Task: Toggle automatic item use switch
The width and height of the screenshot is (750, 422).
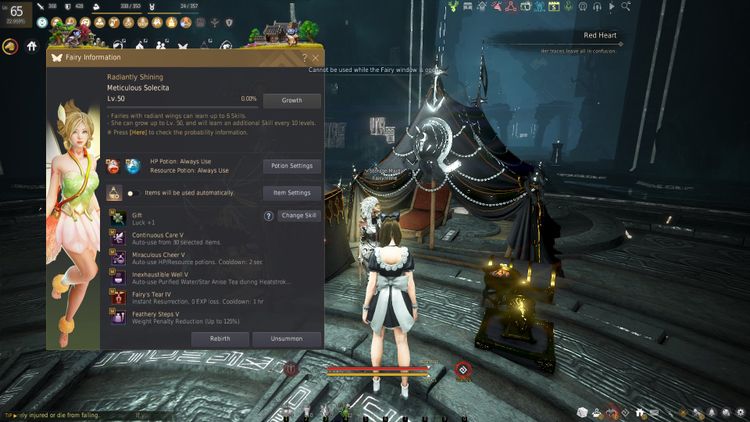Action: point(133,193)
